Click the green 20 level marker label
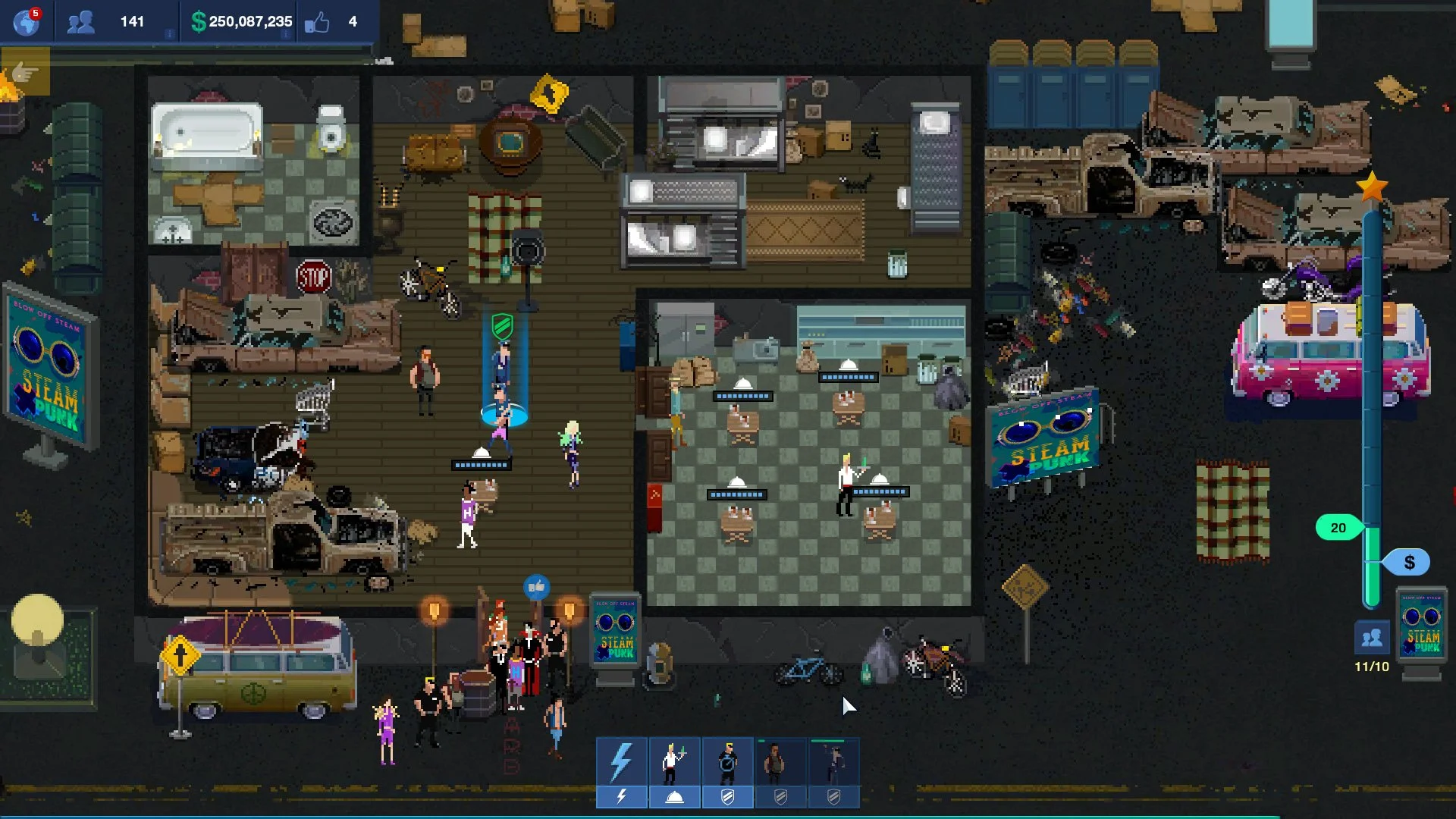Viewport: 1456px width, 819px height. pos(1340,526)
